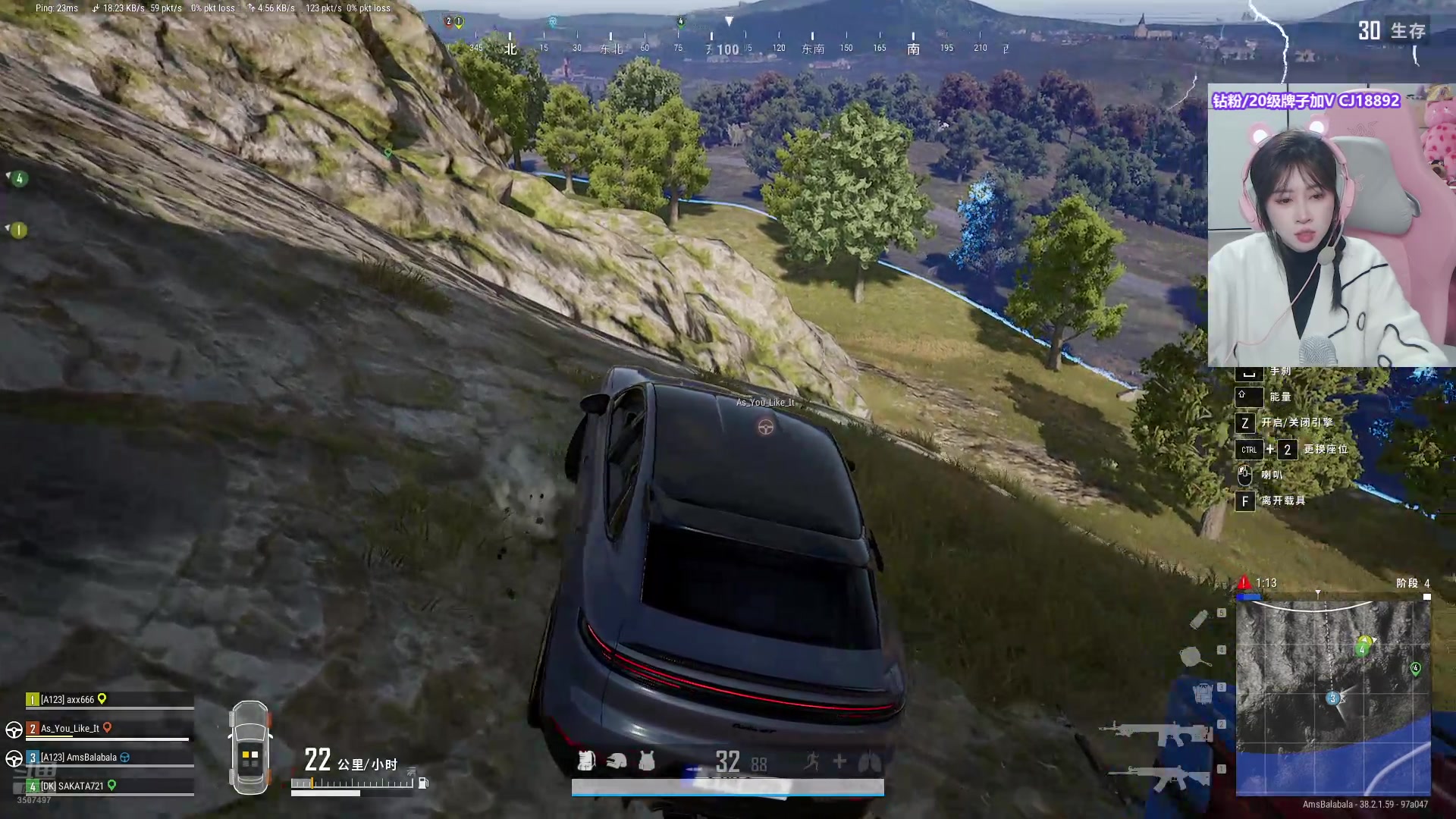Click the helmet equipment icon

616,761
